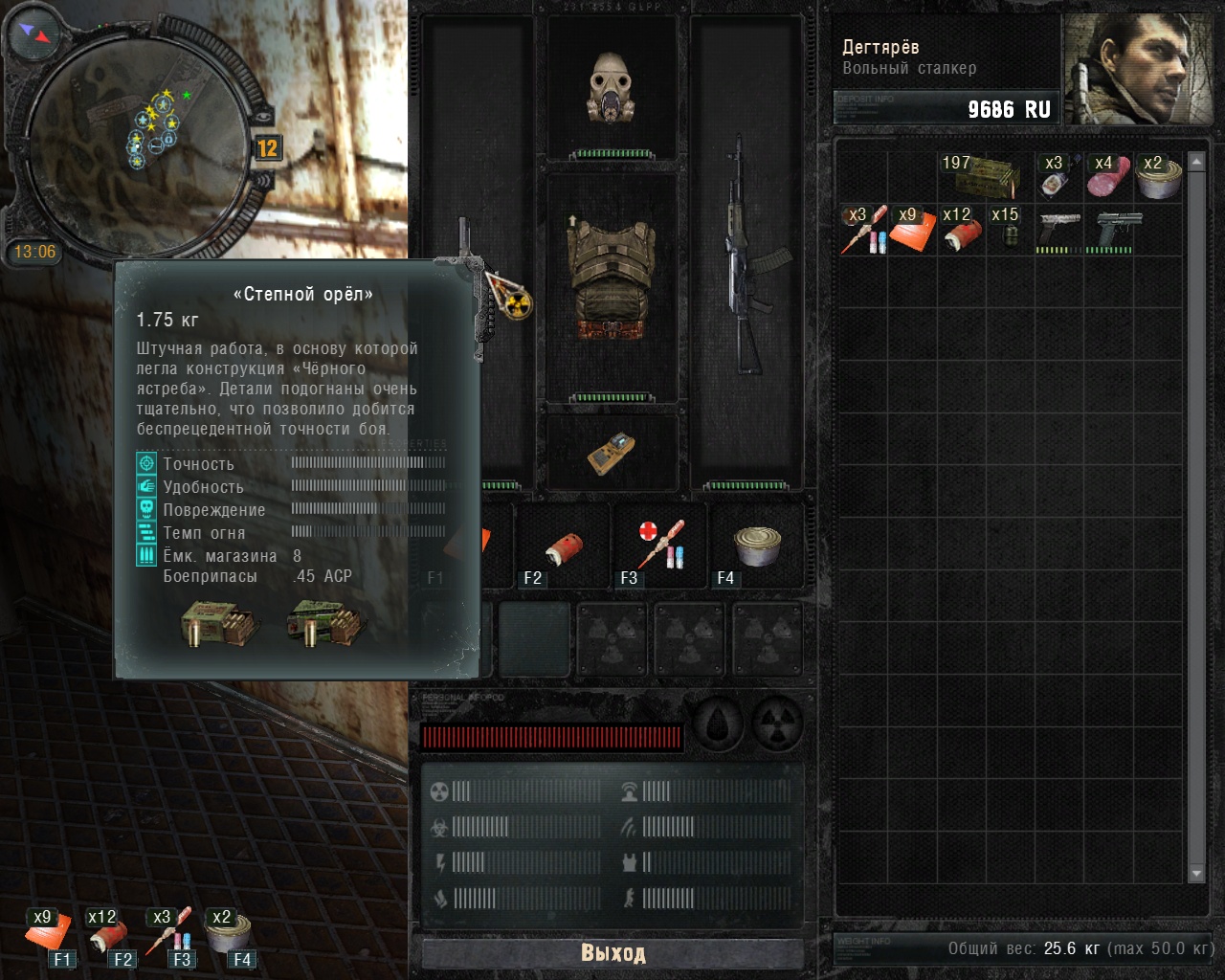1225x980 pixels.
Task: Pick the medkit in the F3 quick slot
Action: pyautogui.click(x=660, y=546)
